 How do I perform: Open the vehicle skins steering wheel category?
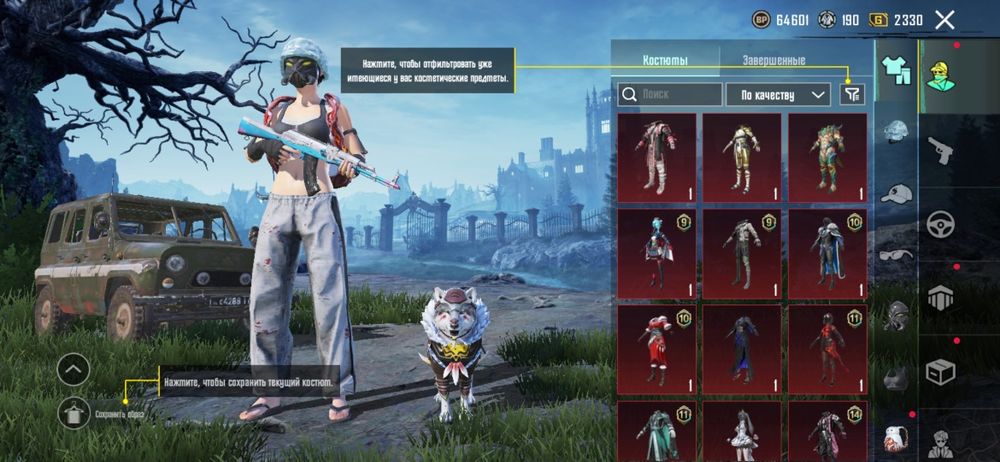point(941,224)
